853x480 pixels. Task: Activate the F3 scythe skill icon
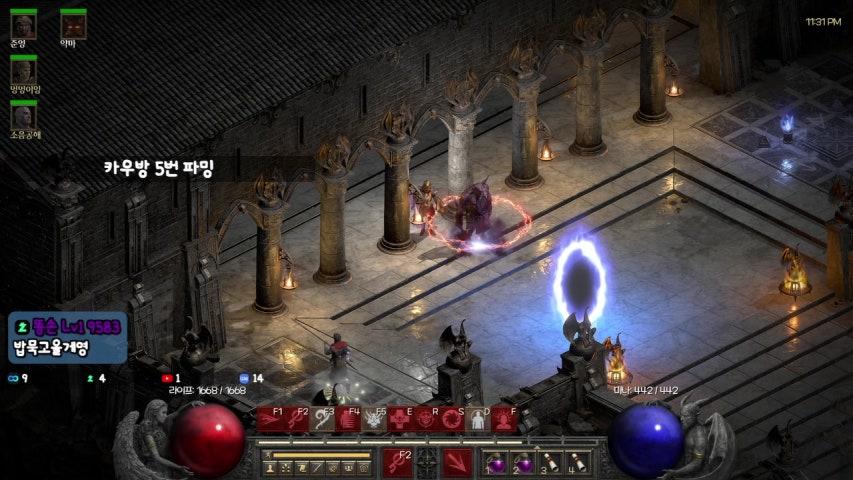point(322,420)
